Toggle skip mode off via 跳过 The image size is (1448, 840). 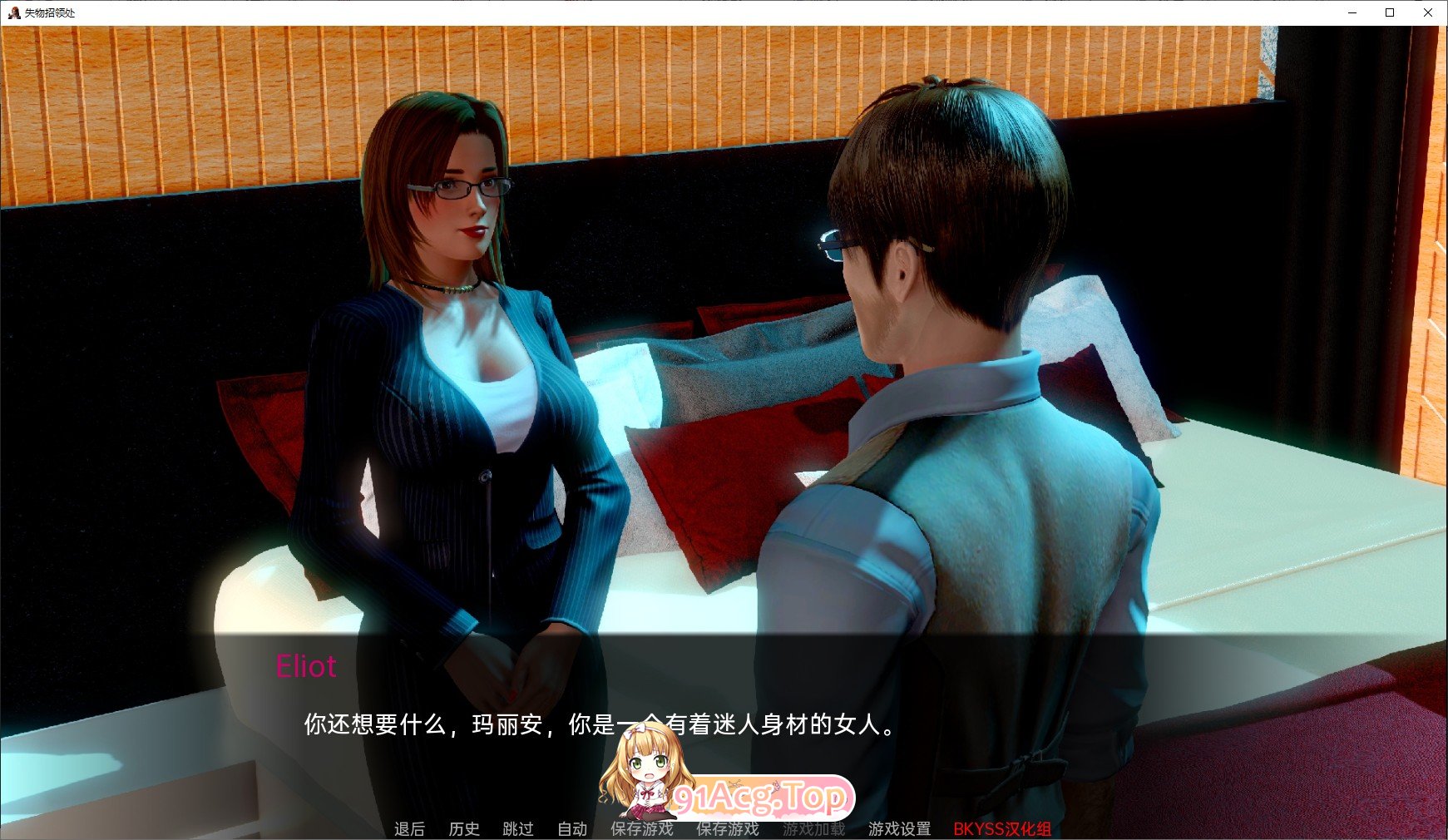click(518, 829)
